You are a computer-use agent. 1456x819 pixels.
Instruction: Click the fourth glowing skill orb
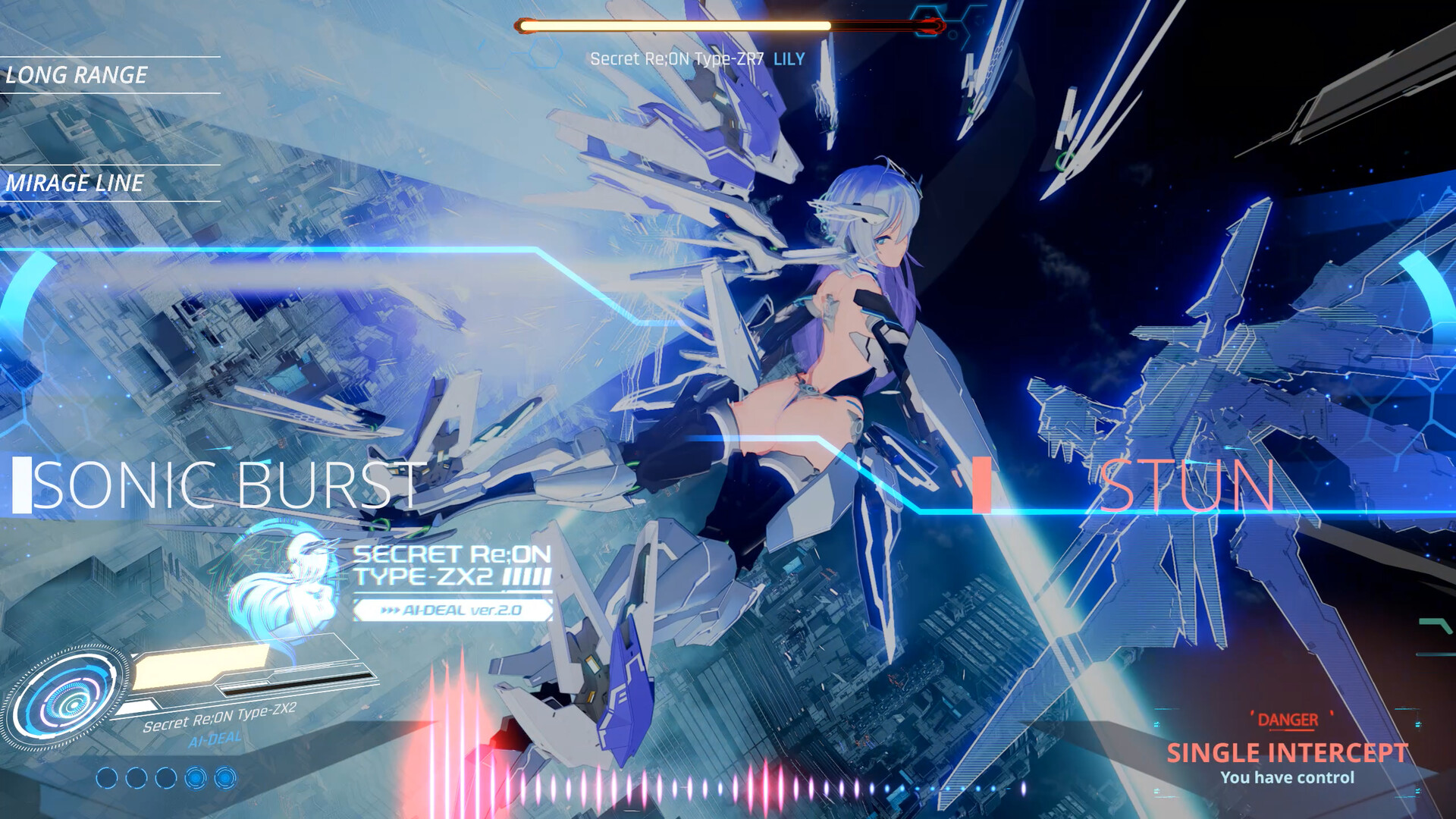click(196, 778)
